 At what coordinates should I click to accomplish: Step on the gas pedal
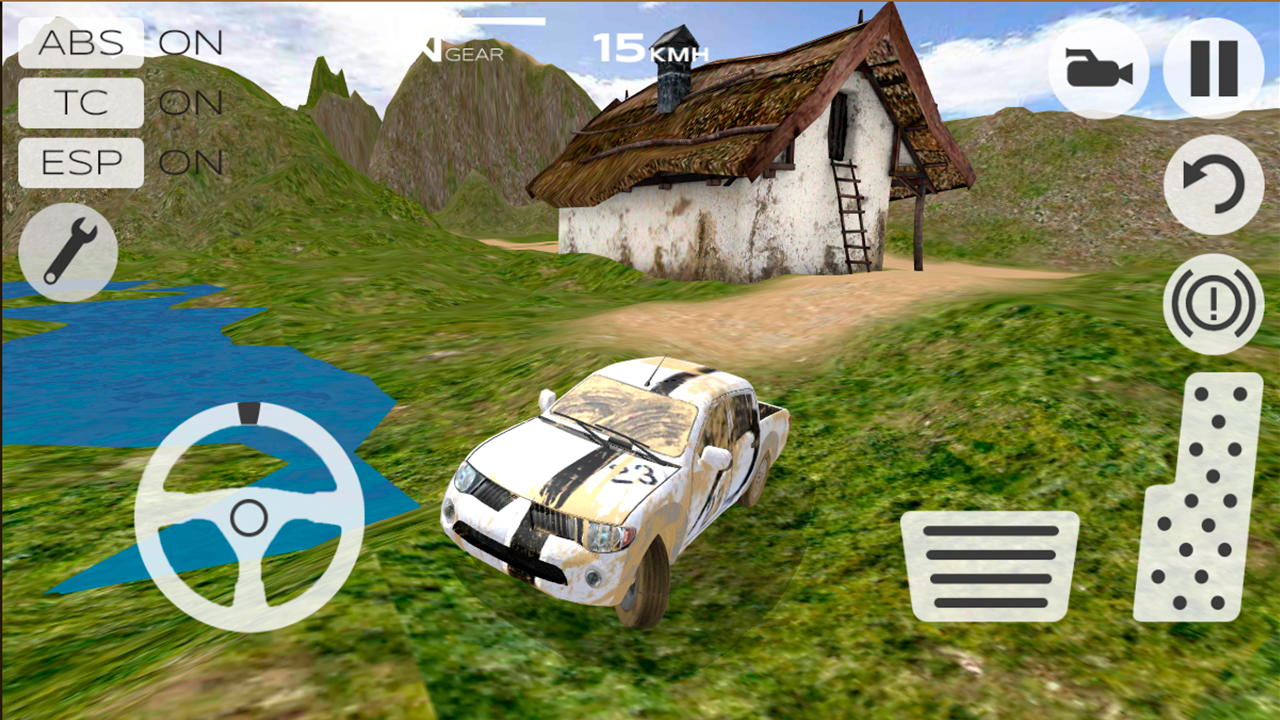coord(1199,498)
